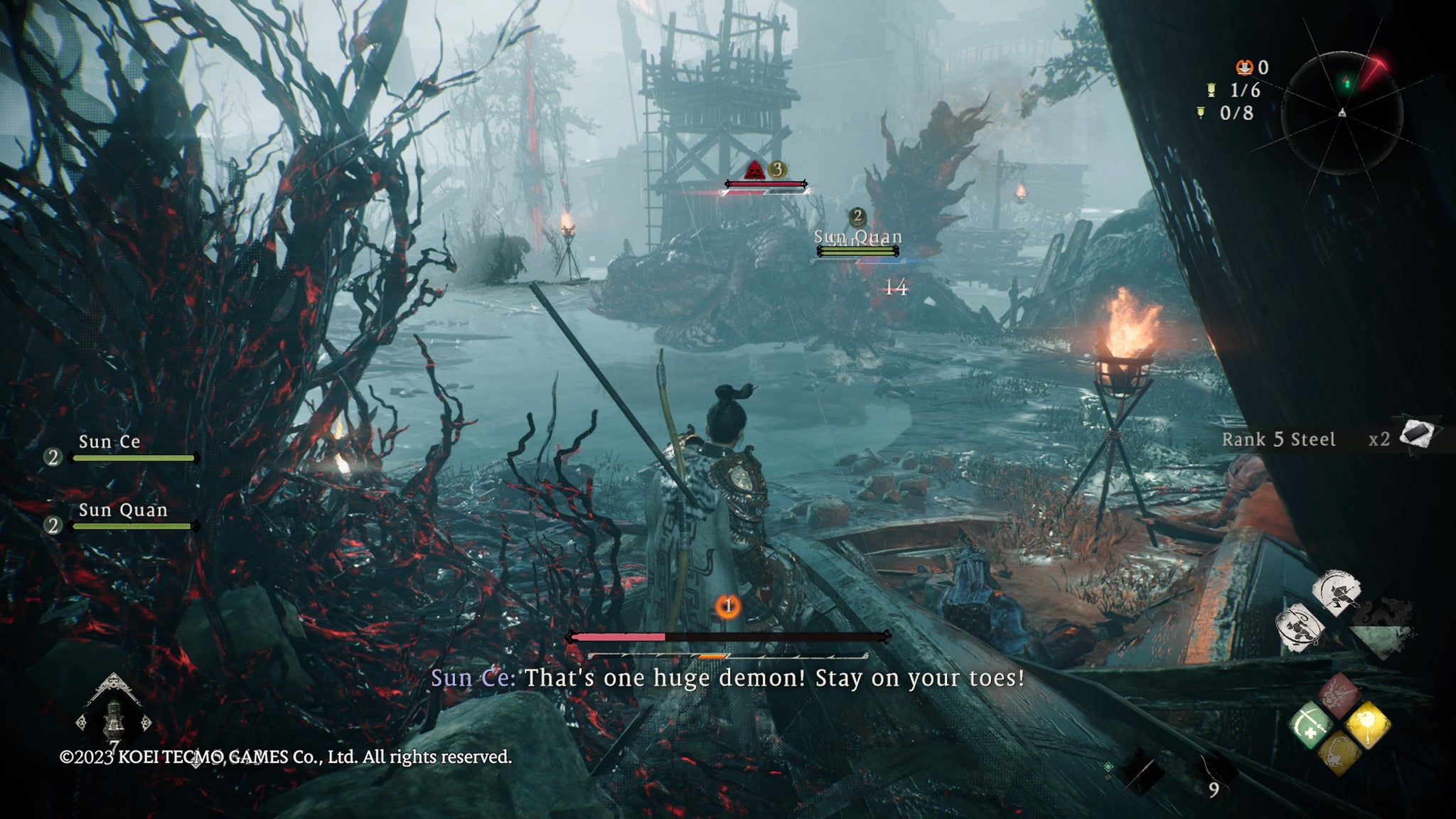Choose the red flame wizardry spell icon
1456x819 pixels.
click(1339, 695)
